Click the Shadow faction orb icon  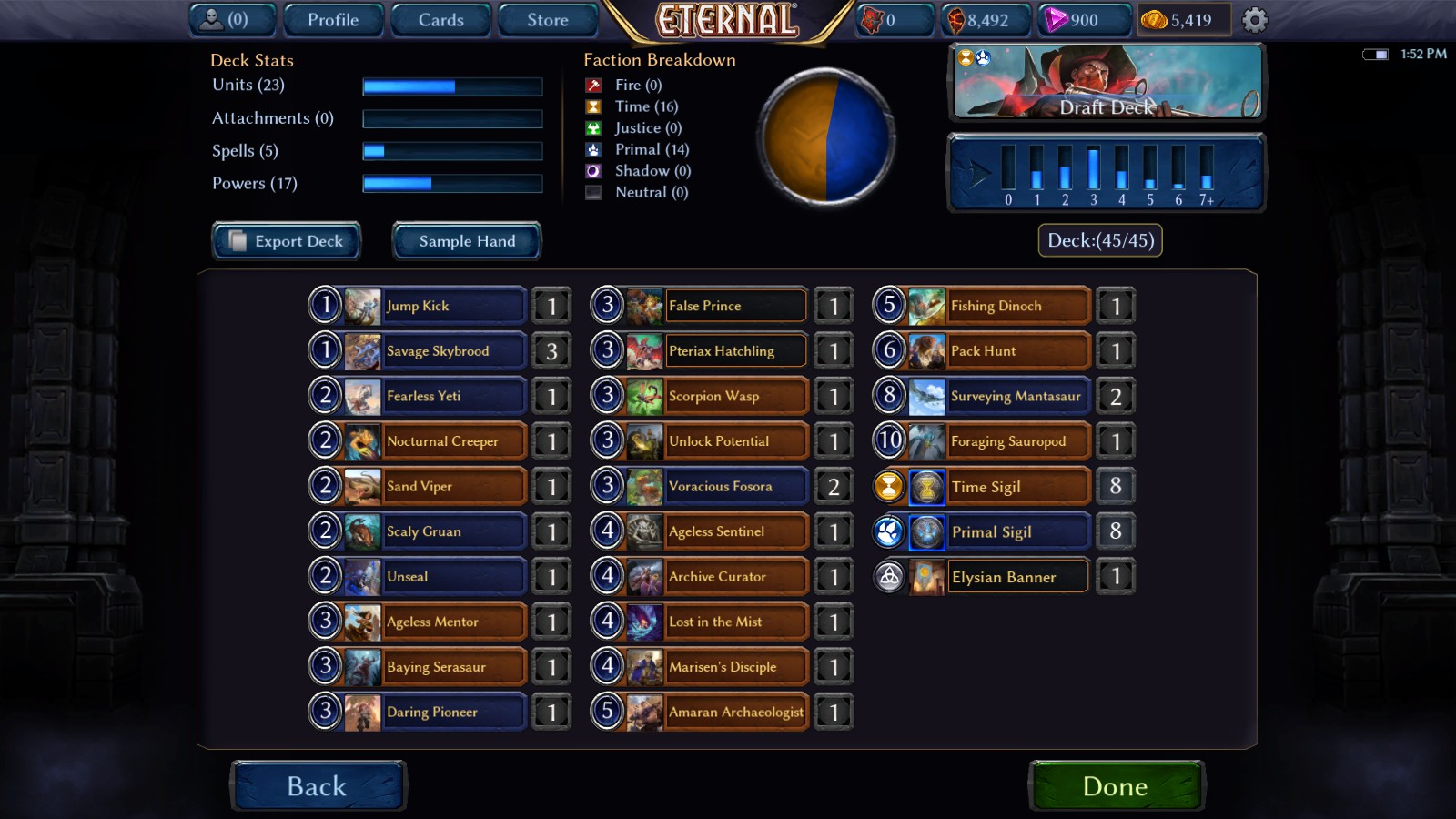(x=592, y=171)
